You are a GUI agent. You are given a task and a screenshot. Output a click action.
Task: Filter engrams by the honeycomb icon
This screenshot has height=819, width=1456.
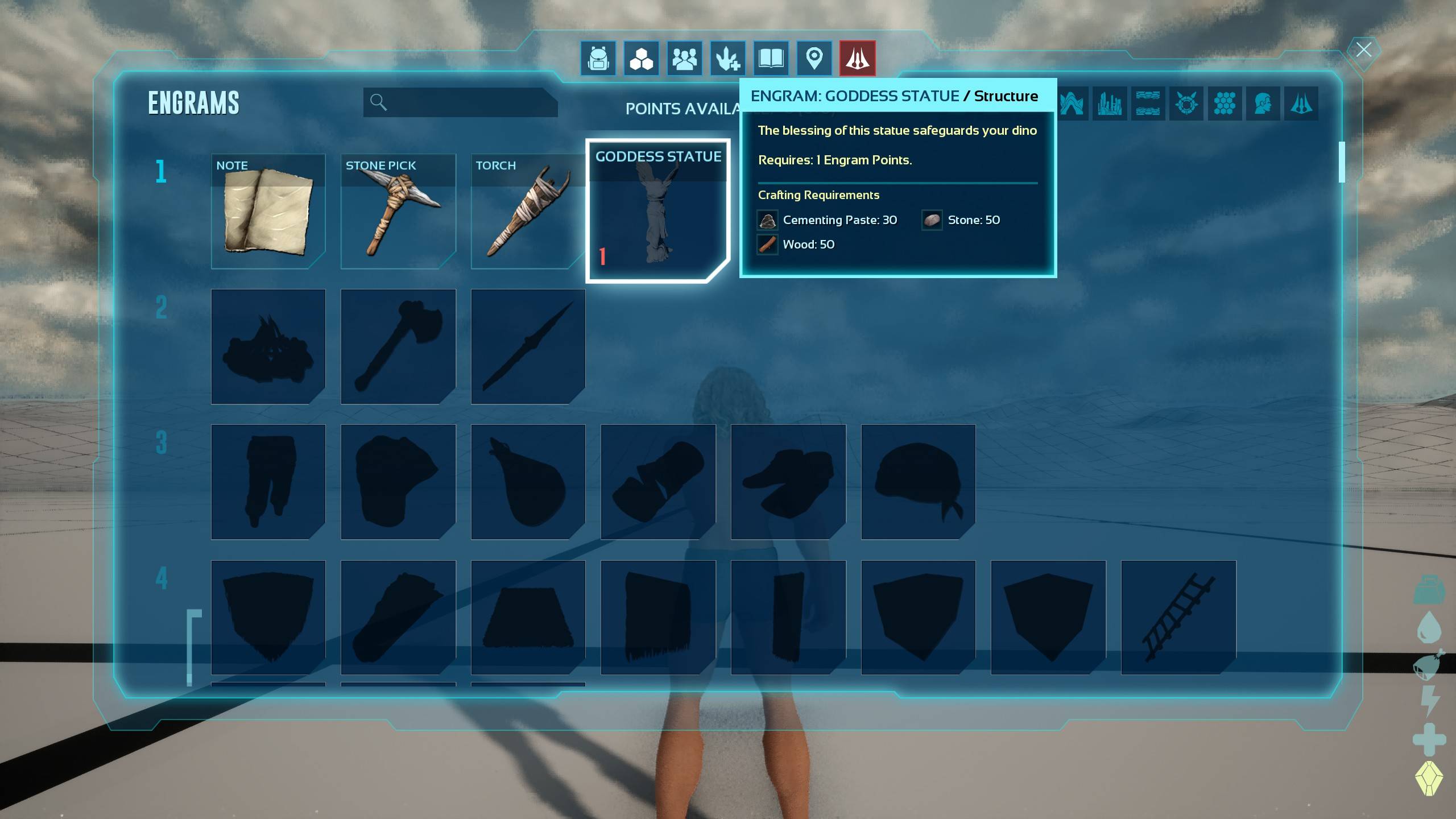1225,104
